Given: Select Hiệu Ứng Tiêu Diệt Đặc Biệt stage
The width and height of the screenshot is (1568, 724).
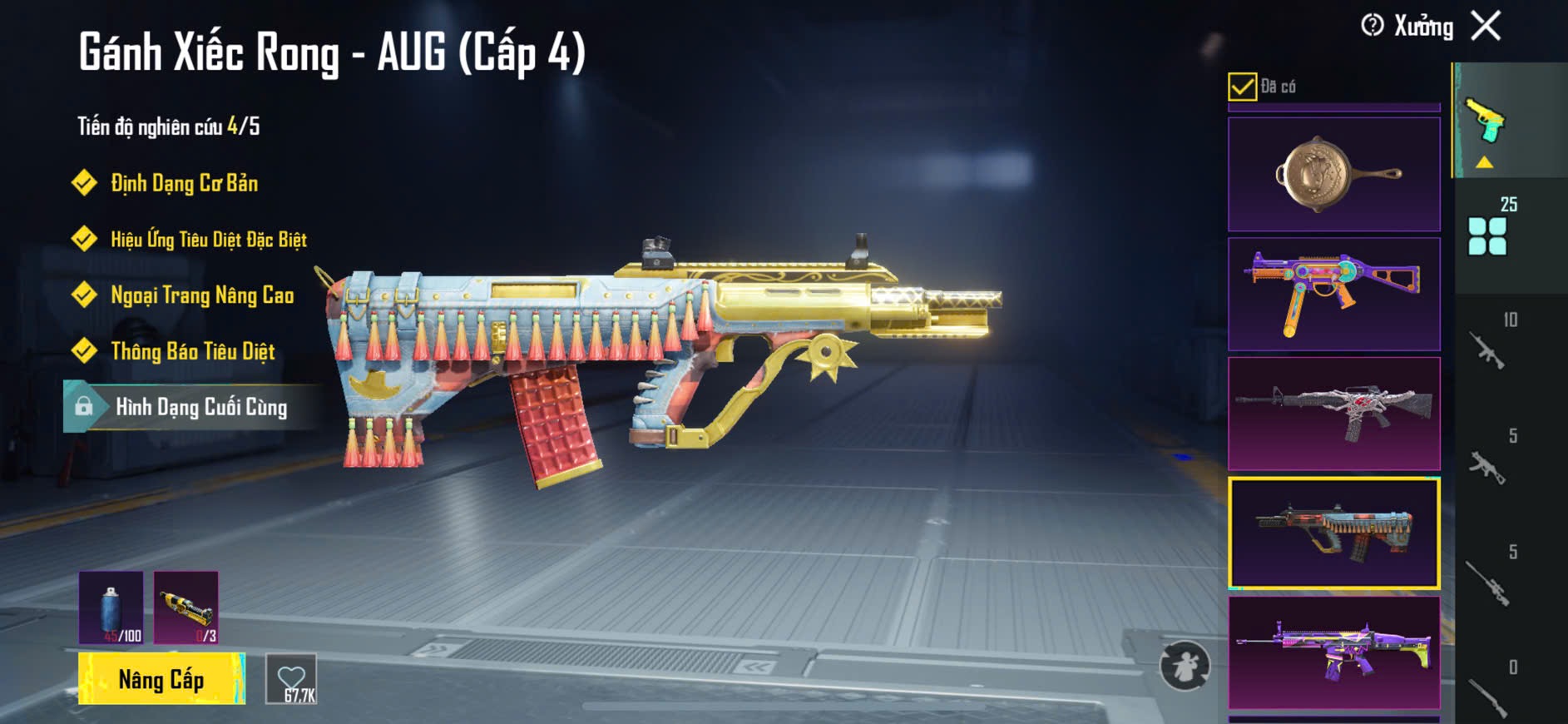Looking at the screenshot, I should 208,240.
